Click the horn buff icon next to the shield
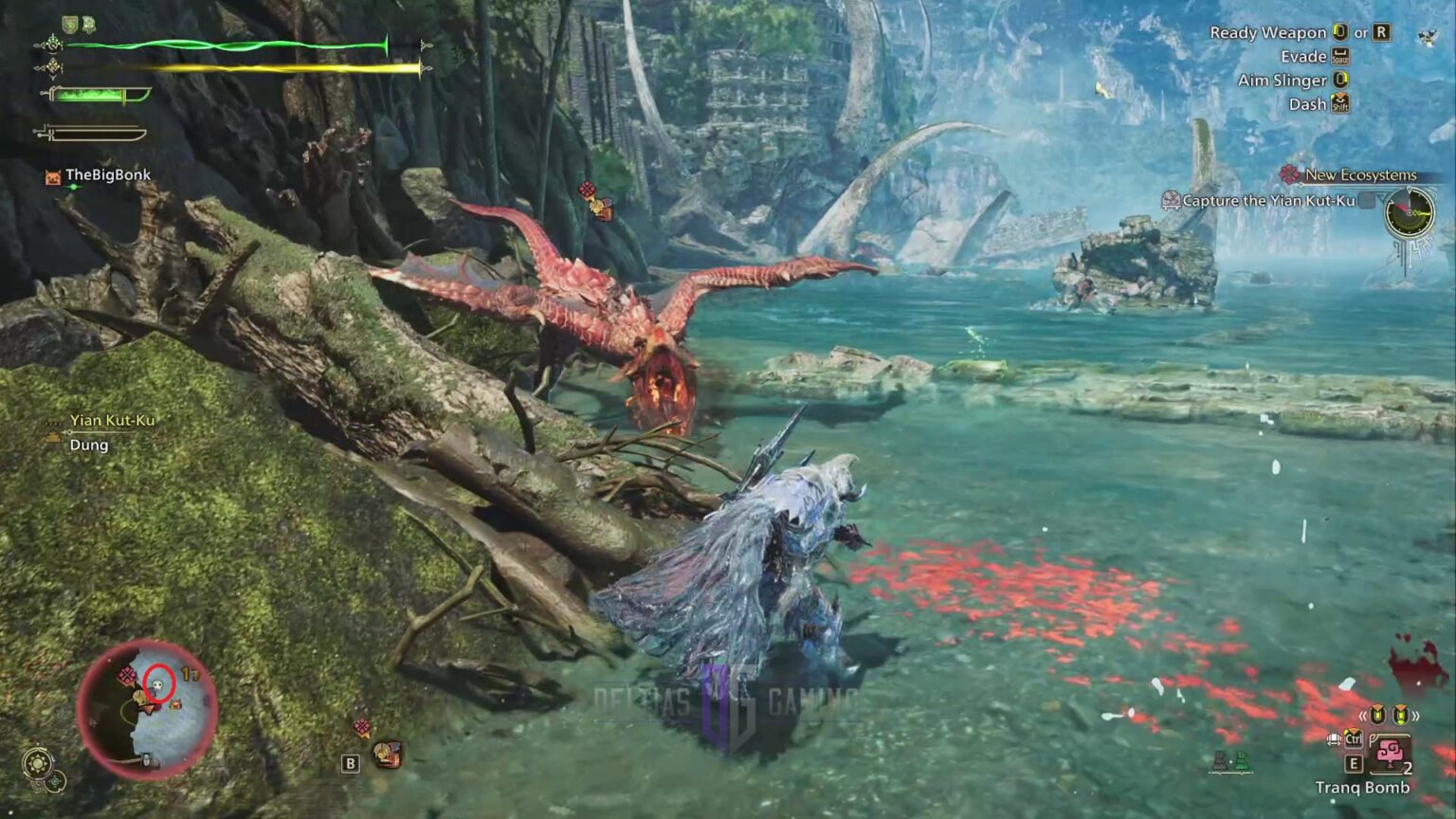Image resolution: width=1456 pixels, height=819 pixels. tap(89, 24)
